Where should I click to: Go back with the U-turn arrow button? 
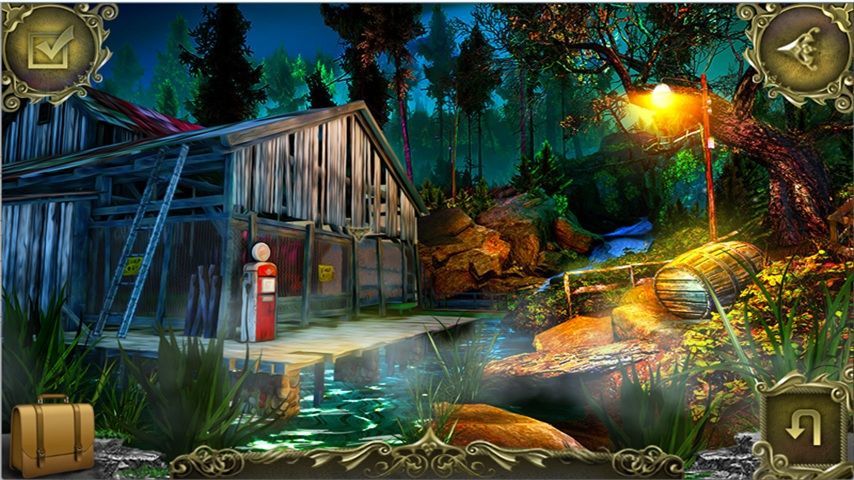(803, 430)
